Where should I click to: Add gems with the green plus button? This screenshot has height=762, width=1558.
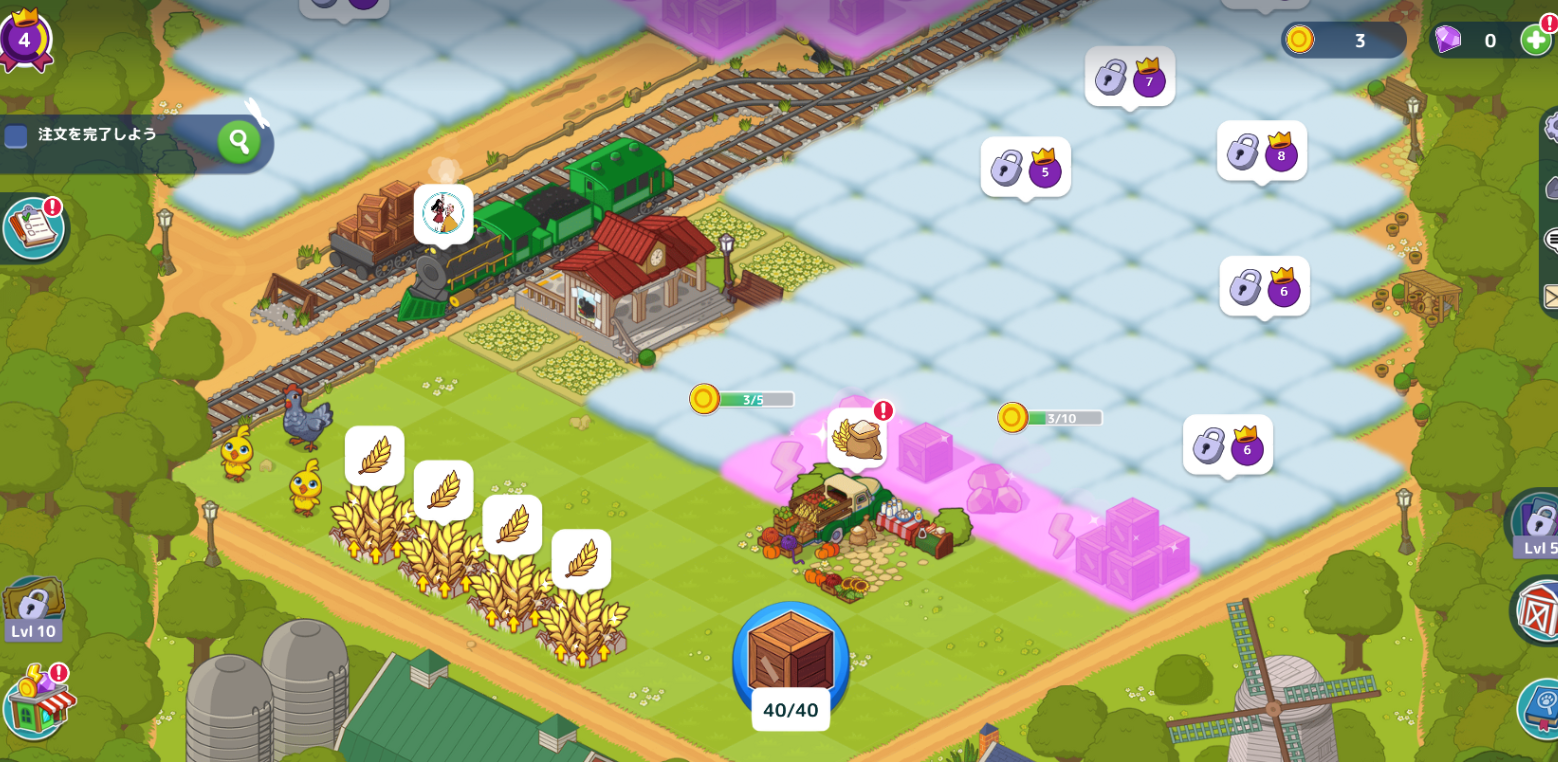click(1535, 40)
